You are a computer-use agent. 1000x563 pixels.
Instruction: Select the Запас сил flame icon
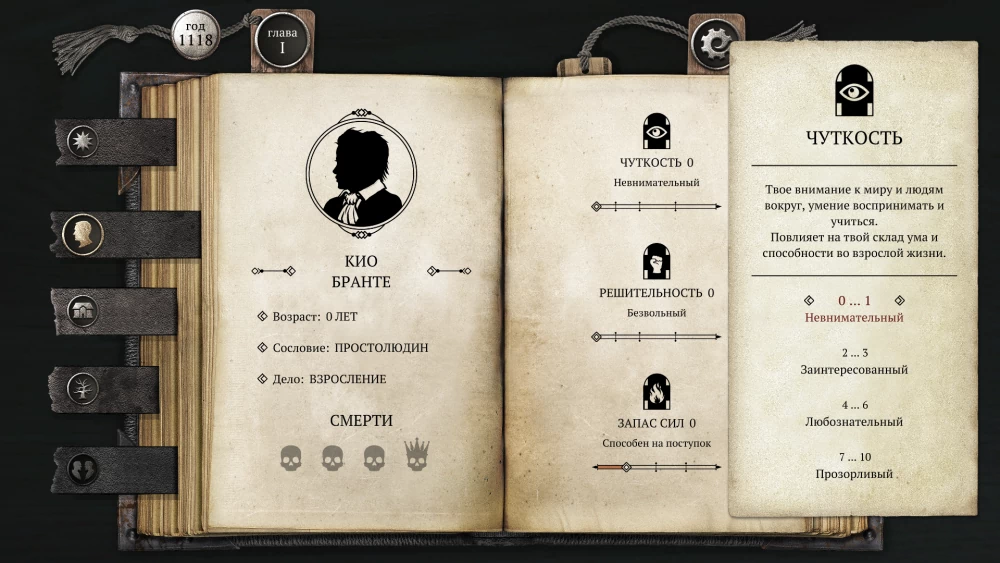point(656,390)
